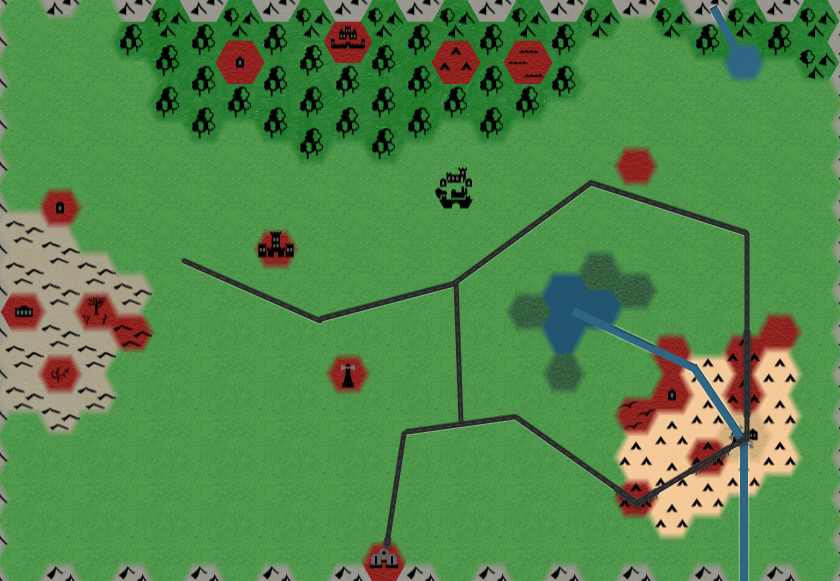The width and height of the screenshot is (840, 581).
Task: Open the columned temple marker hex
Action: 23,311
